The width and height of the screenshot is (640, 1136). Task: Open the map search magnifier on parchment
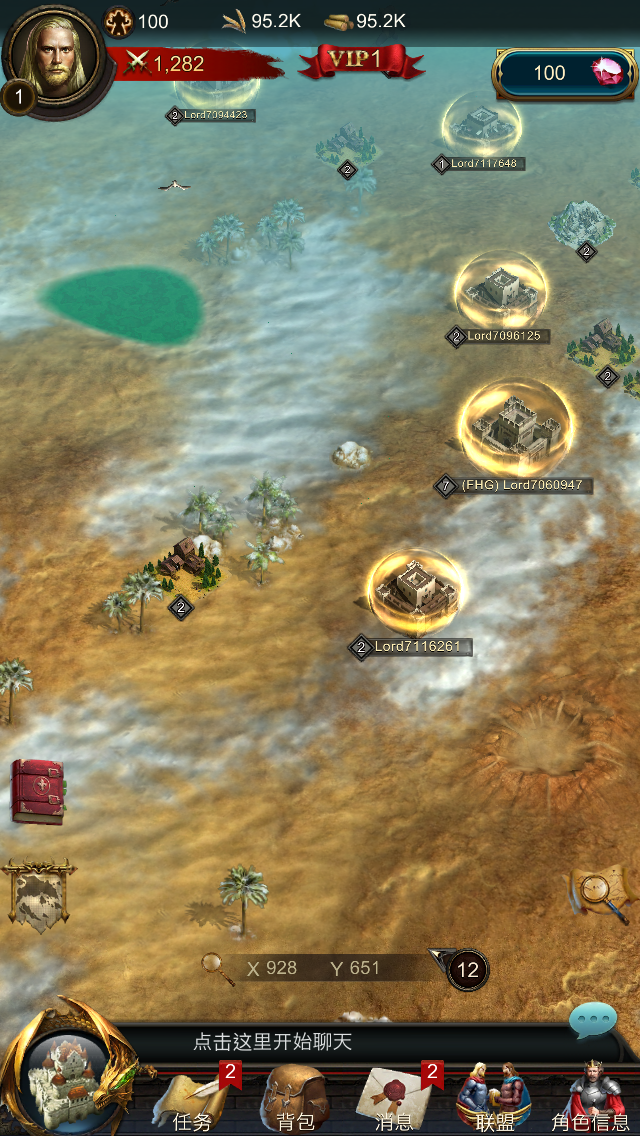click(x=600, y=892)
